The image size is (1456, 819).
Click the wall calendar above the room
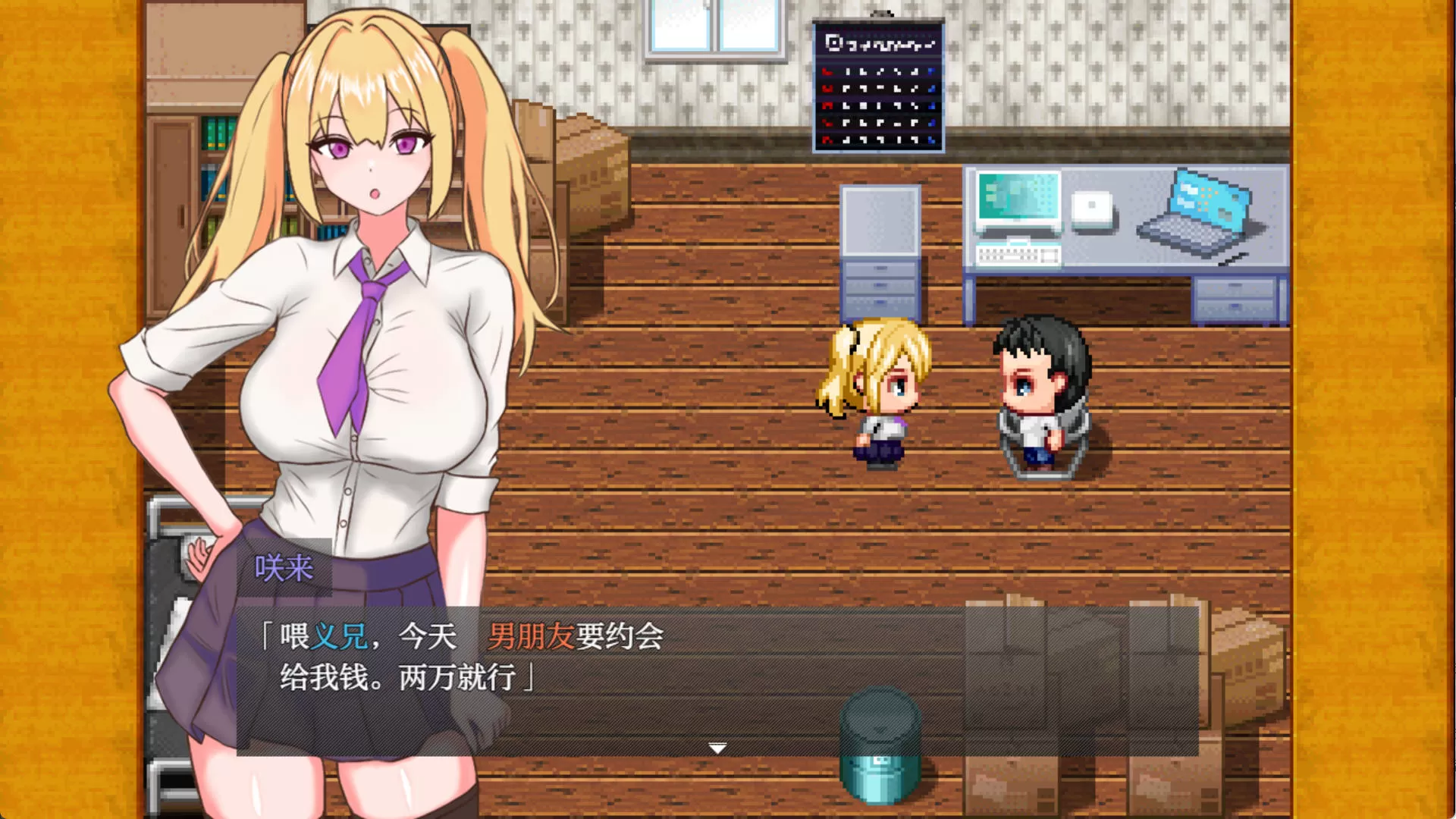pos(877,85)
